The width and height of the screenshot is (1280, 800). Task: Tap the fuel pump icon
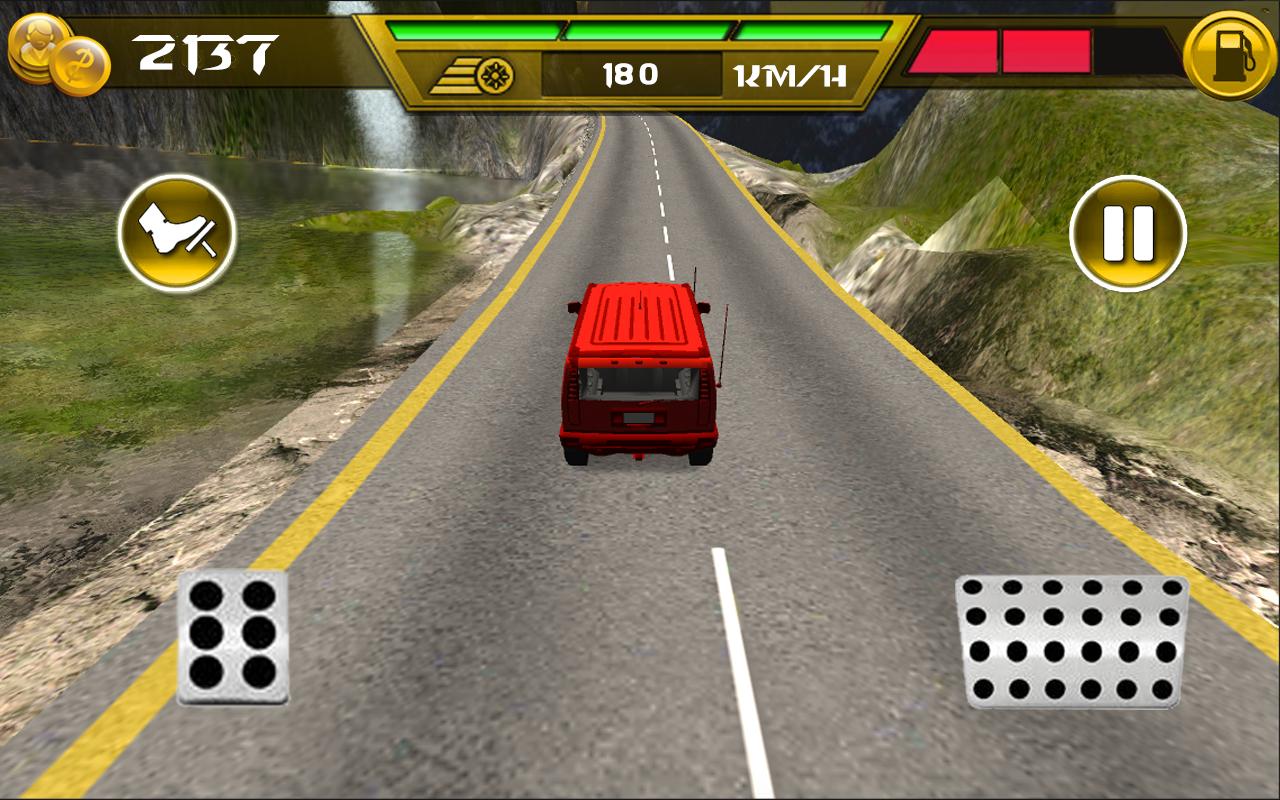pyautogui.click(x=1228, y=52)
